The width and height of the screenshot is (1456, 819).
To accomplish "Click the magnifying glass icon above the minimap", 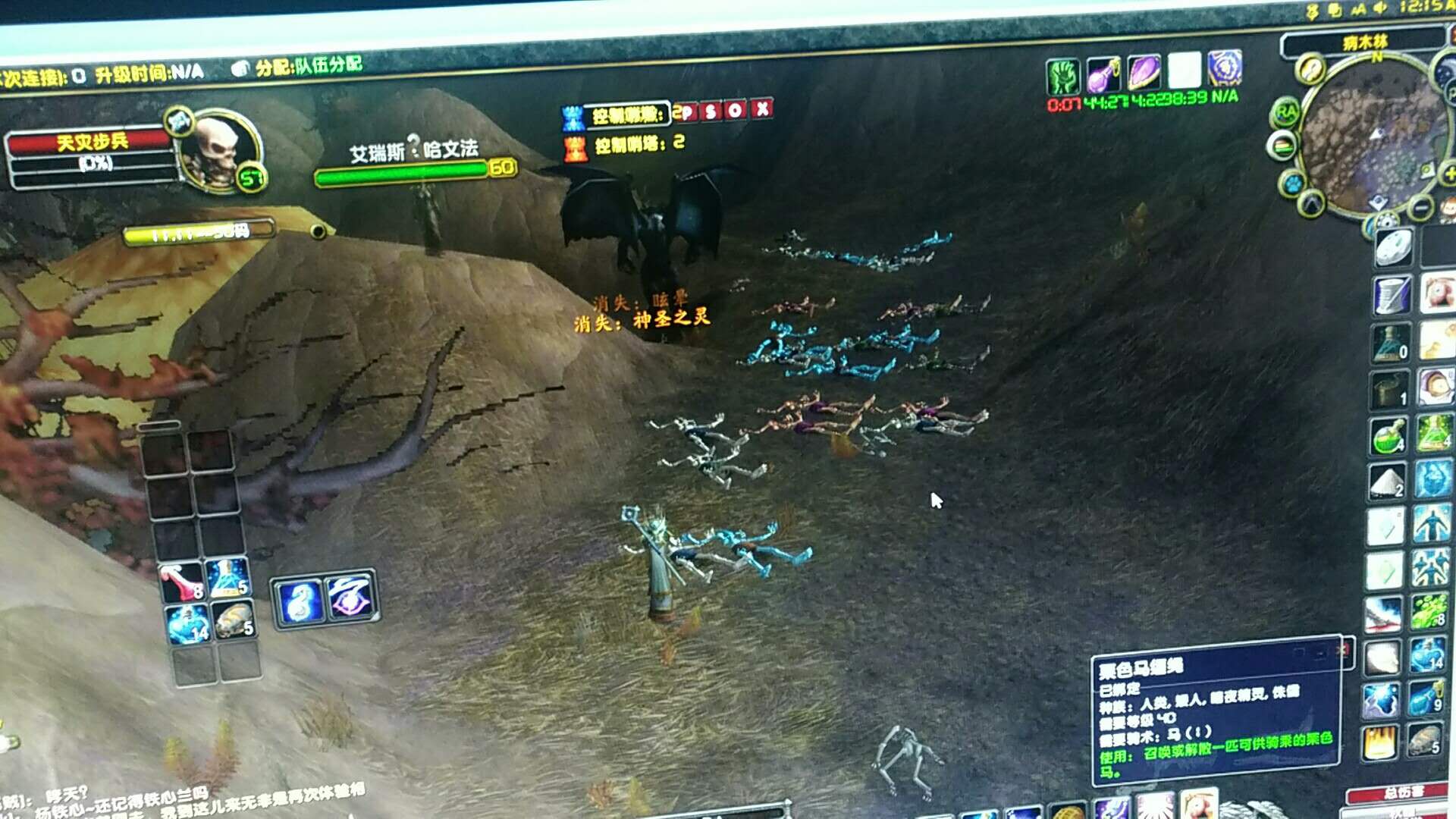I will 1310,68.
